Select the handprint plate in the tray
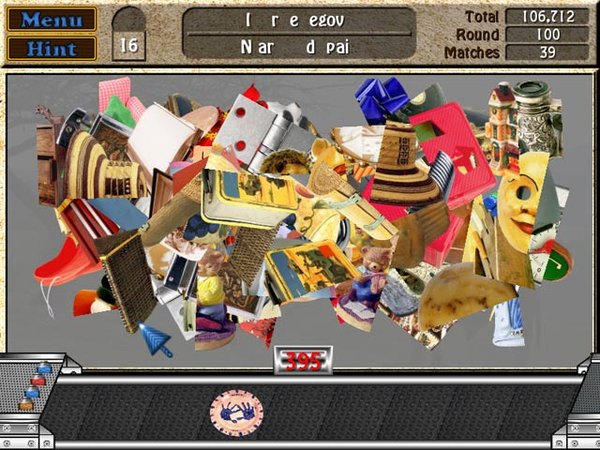Image resolution: width=600 pixels, height=450 pixels. coord(236,412)
